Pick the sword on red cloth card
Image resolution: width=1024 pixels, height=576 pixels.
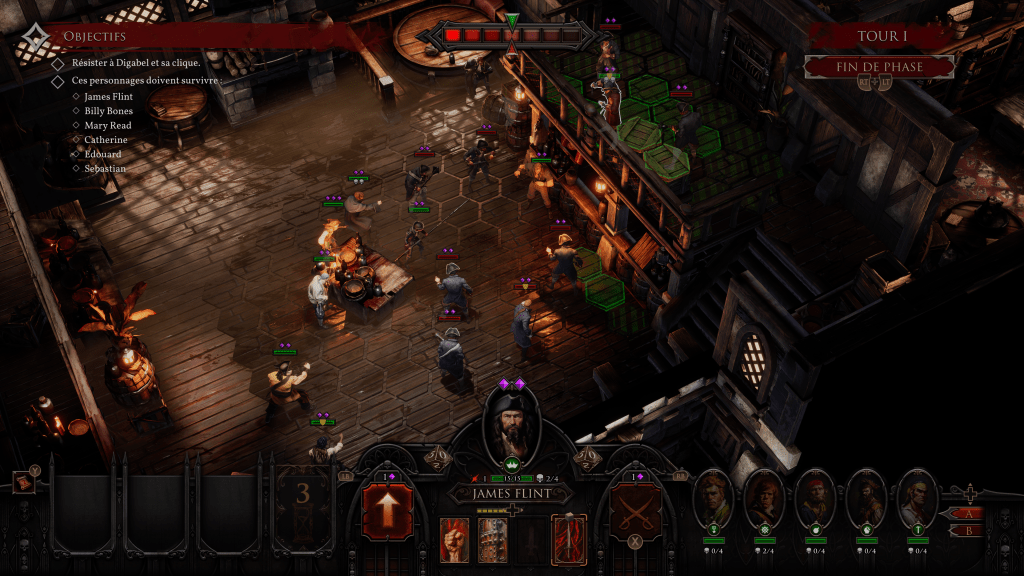[x=569, y=539]
